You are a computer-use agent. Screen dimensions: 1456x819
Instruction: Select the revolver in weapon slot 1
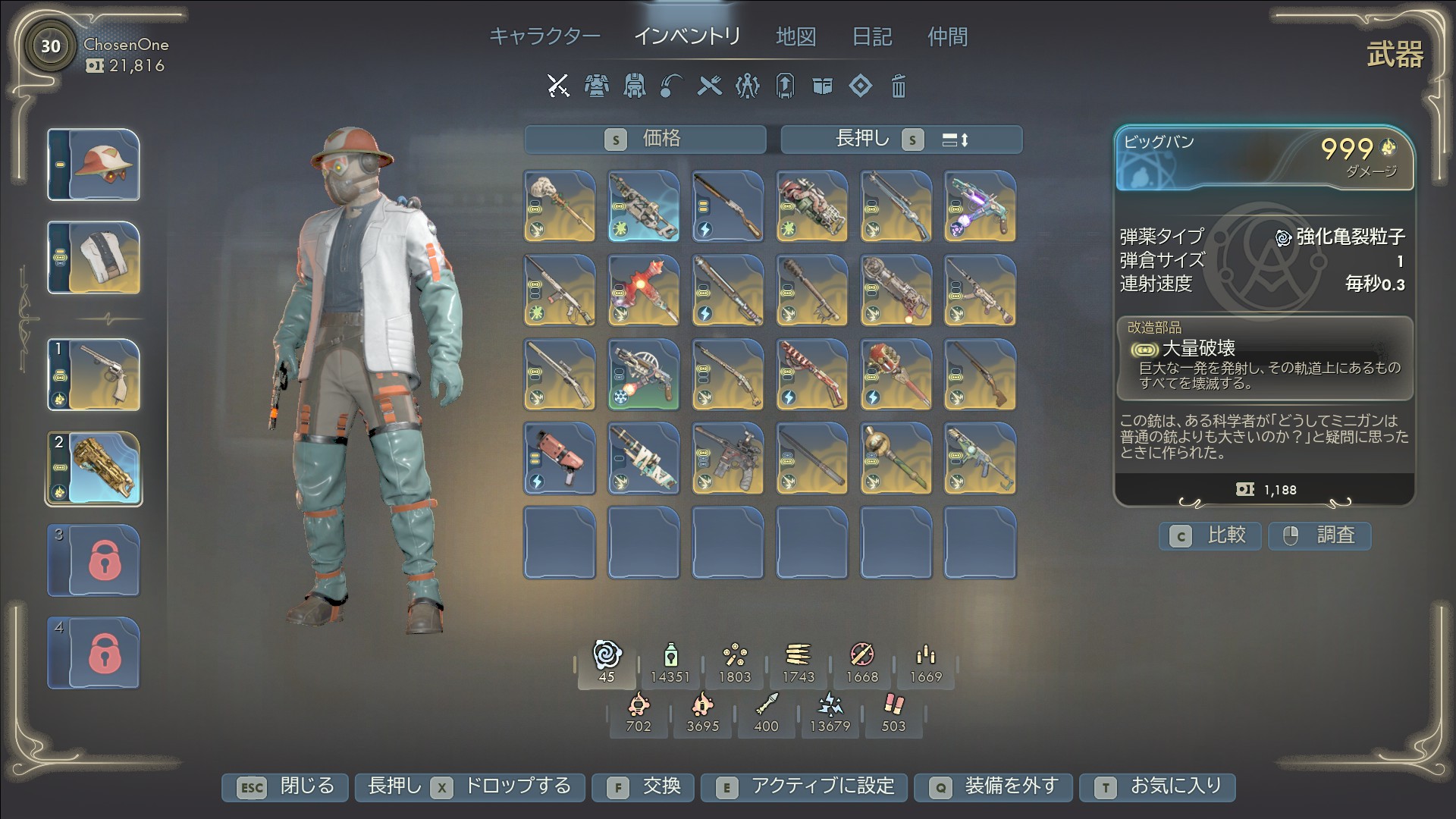(94, 375)
